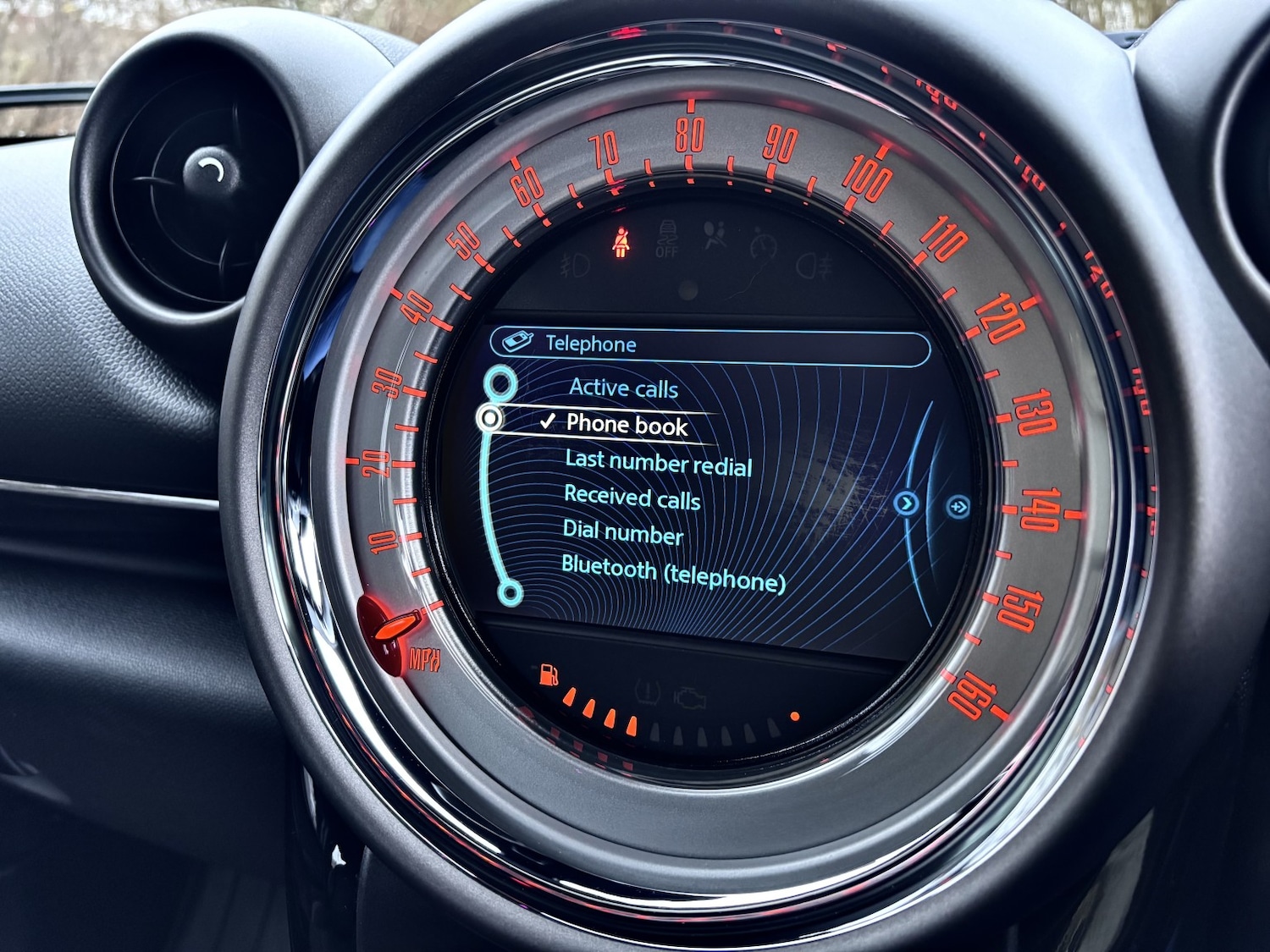Click the telephone handset icon in the header
This screenshot has height=952, width=1270.
[x=516, y=340]
